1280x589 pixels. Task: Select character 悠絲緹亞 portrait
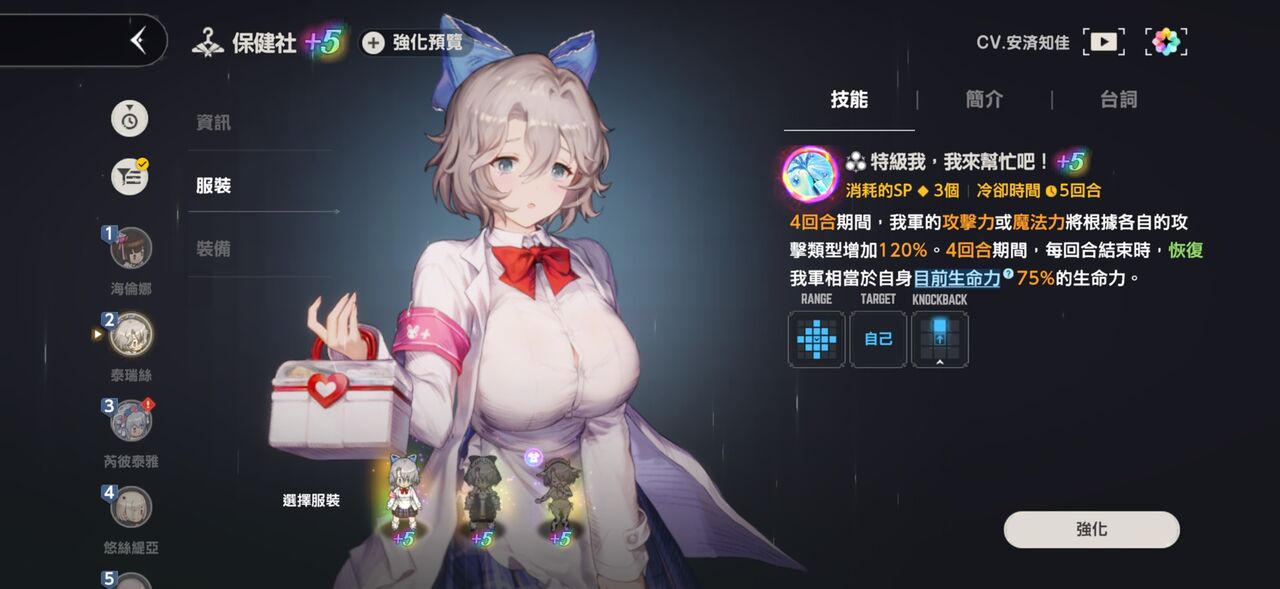click(x=131, y=507)
